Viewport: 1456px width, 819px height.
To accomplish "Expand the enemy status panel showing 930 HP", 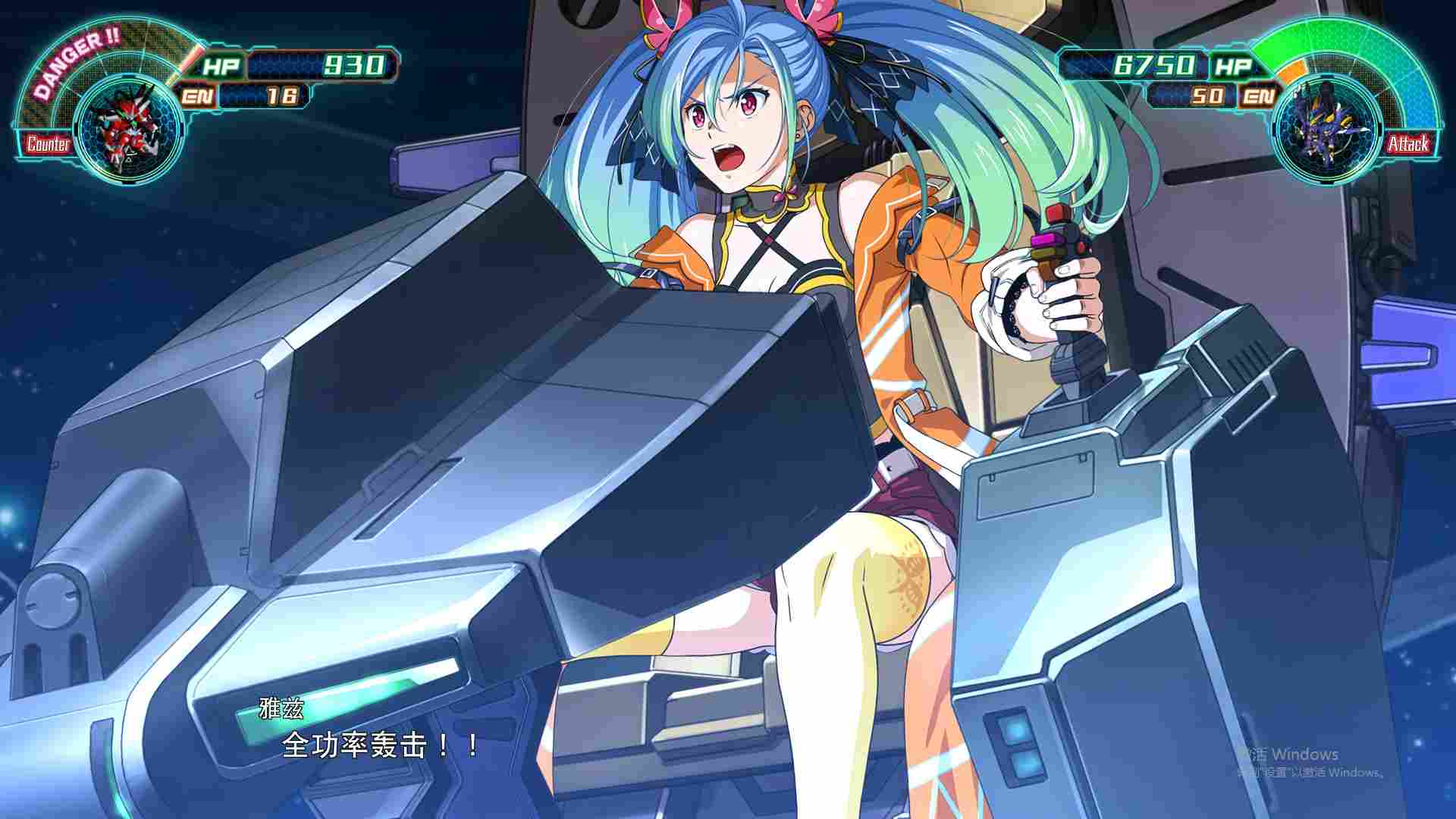I will pos(303,67).
